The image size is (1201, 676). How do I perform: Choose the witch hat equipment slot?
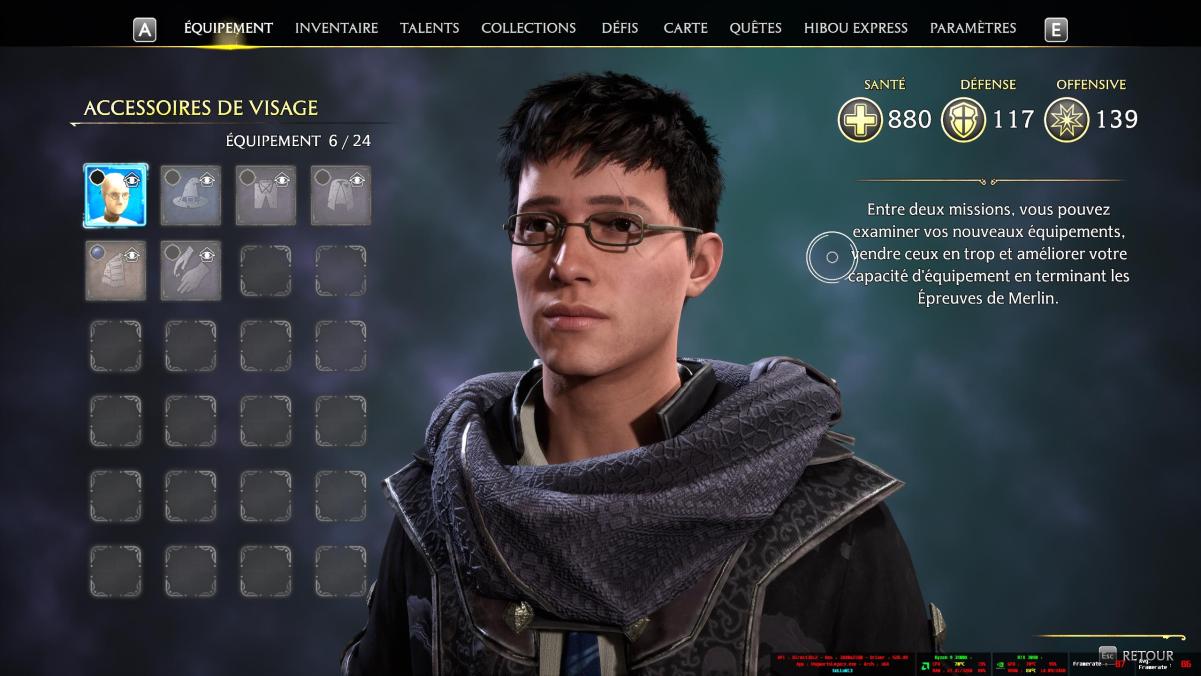click(190, 196)
